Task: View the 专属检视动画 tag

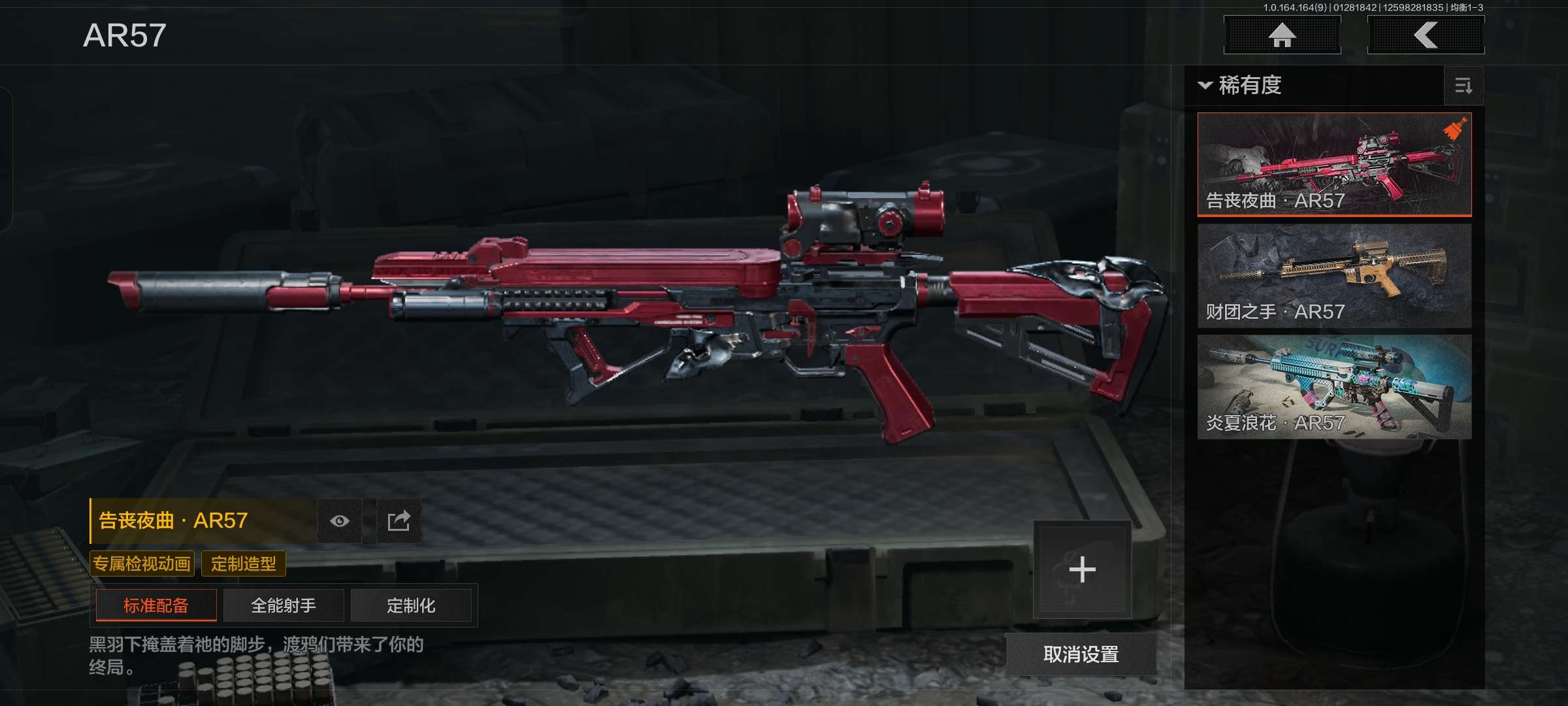Action: (142, 563)
